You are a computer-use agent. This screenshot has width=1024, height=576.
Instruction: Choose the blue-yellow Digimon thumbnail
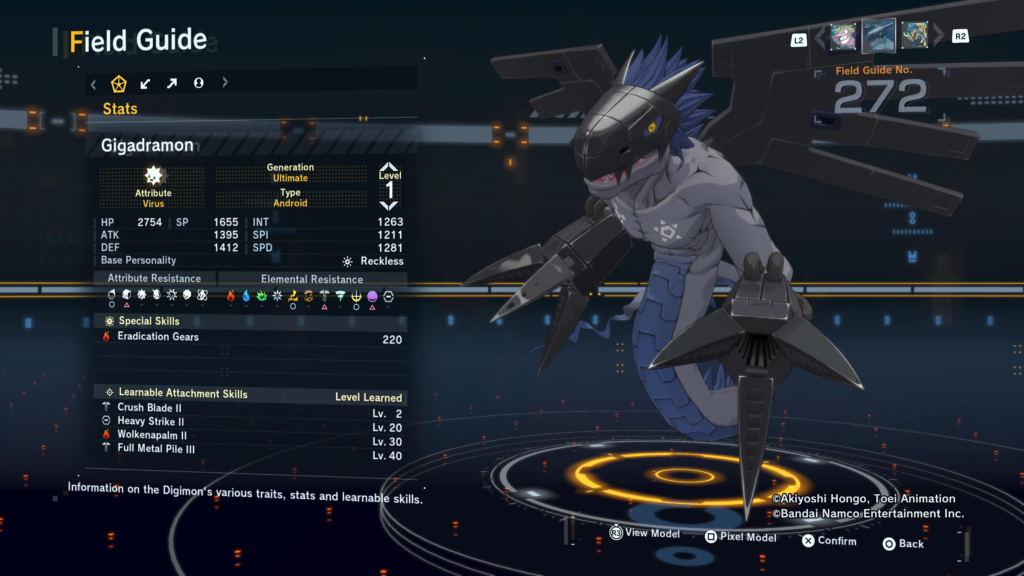914,37
